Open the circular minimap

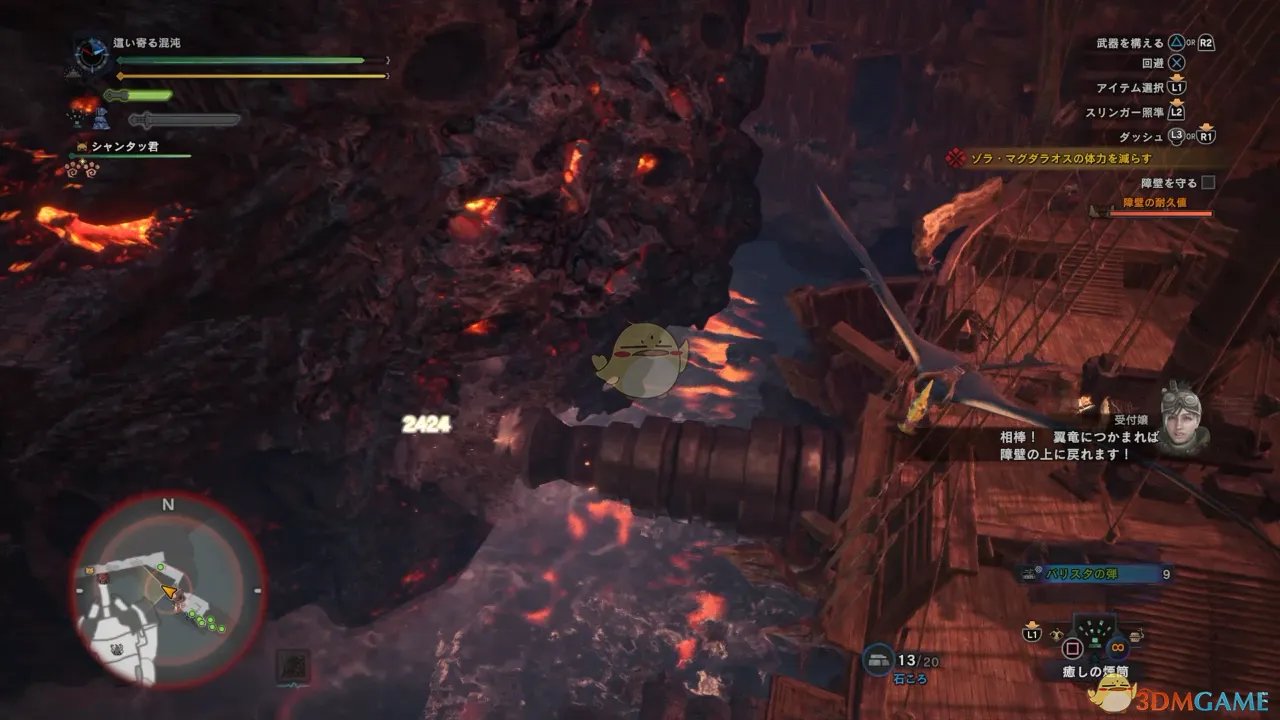tap(168, 590)
